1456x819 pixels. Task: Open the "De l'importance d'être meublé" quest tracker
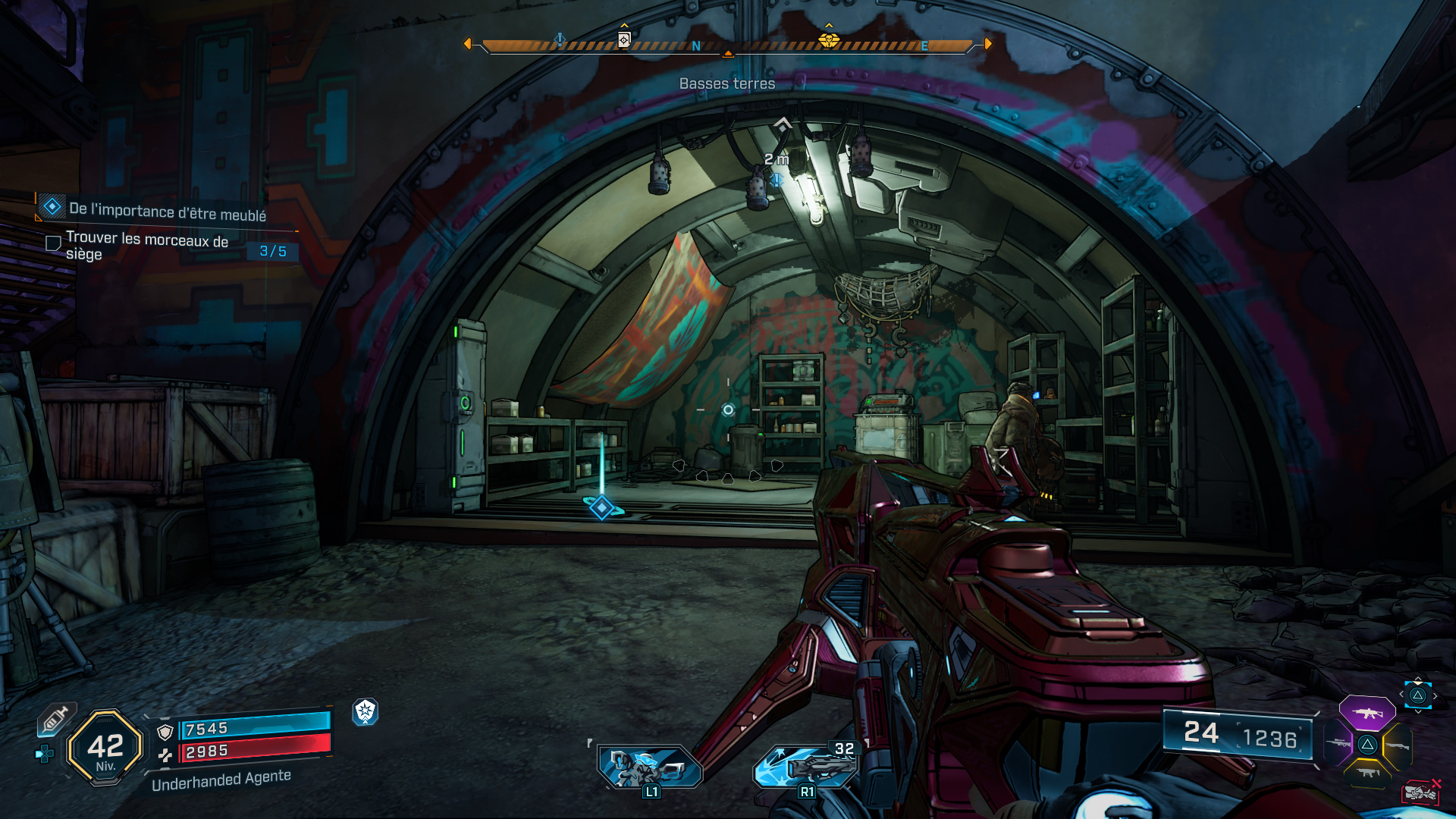click(168, 212)
